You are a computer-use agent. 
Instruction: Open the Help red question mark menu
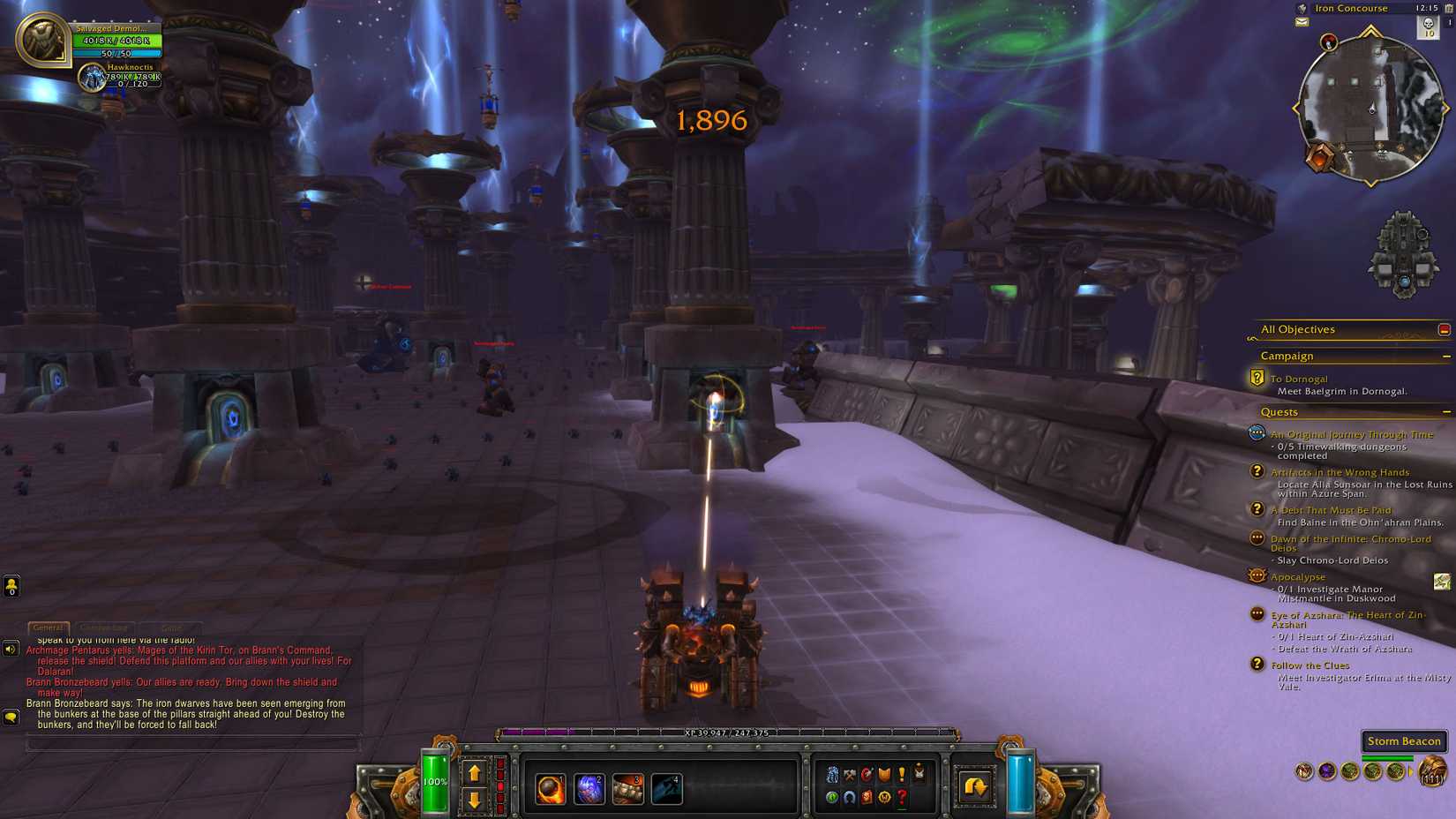900,796
